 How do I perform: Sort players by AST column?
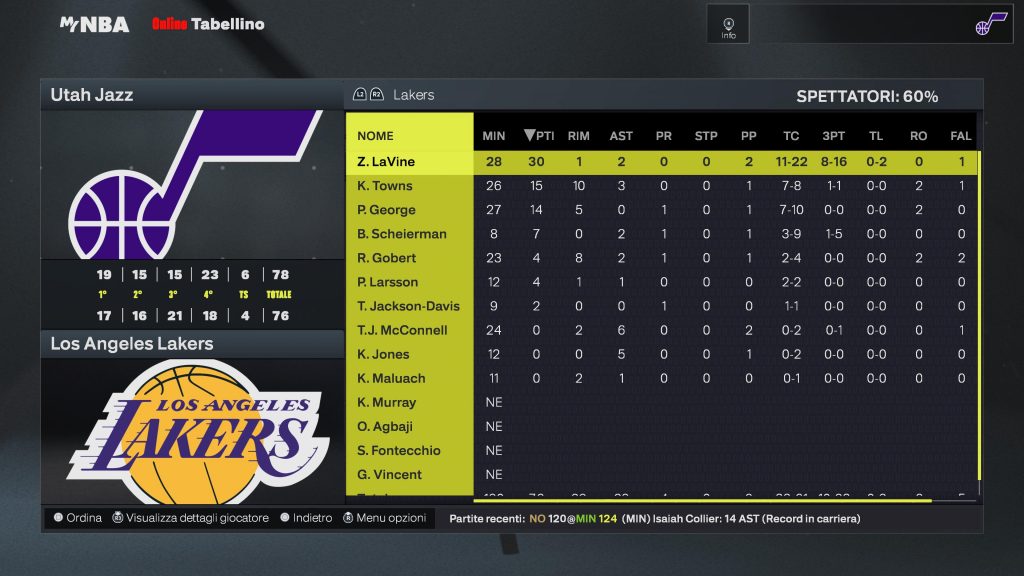pos(621,136)
